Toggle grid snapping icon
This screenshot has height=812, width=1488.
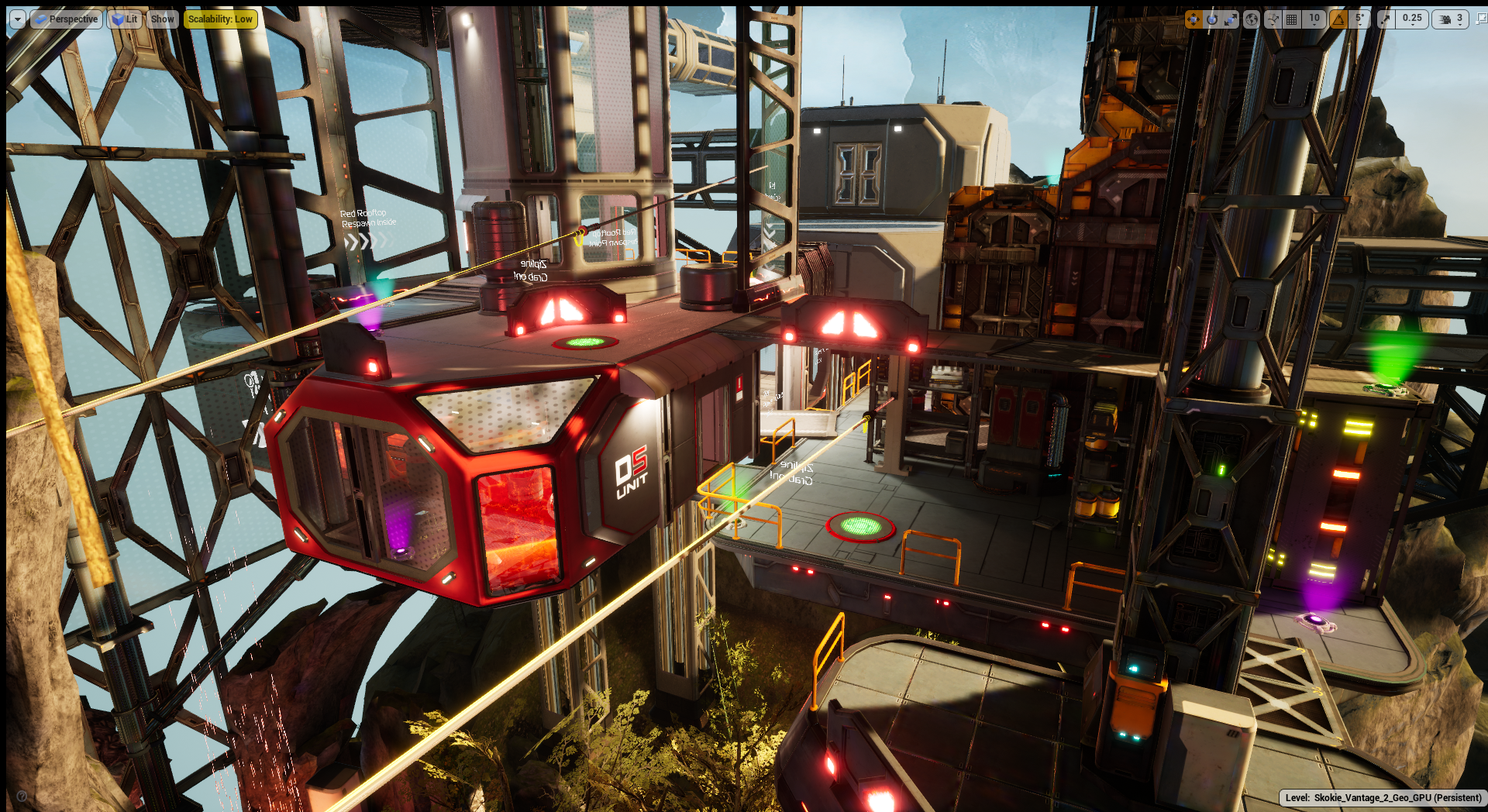[1292, 19]
